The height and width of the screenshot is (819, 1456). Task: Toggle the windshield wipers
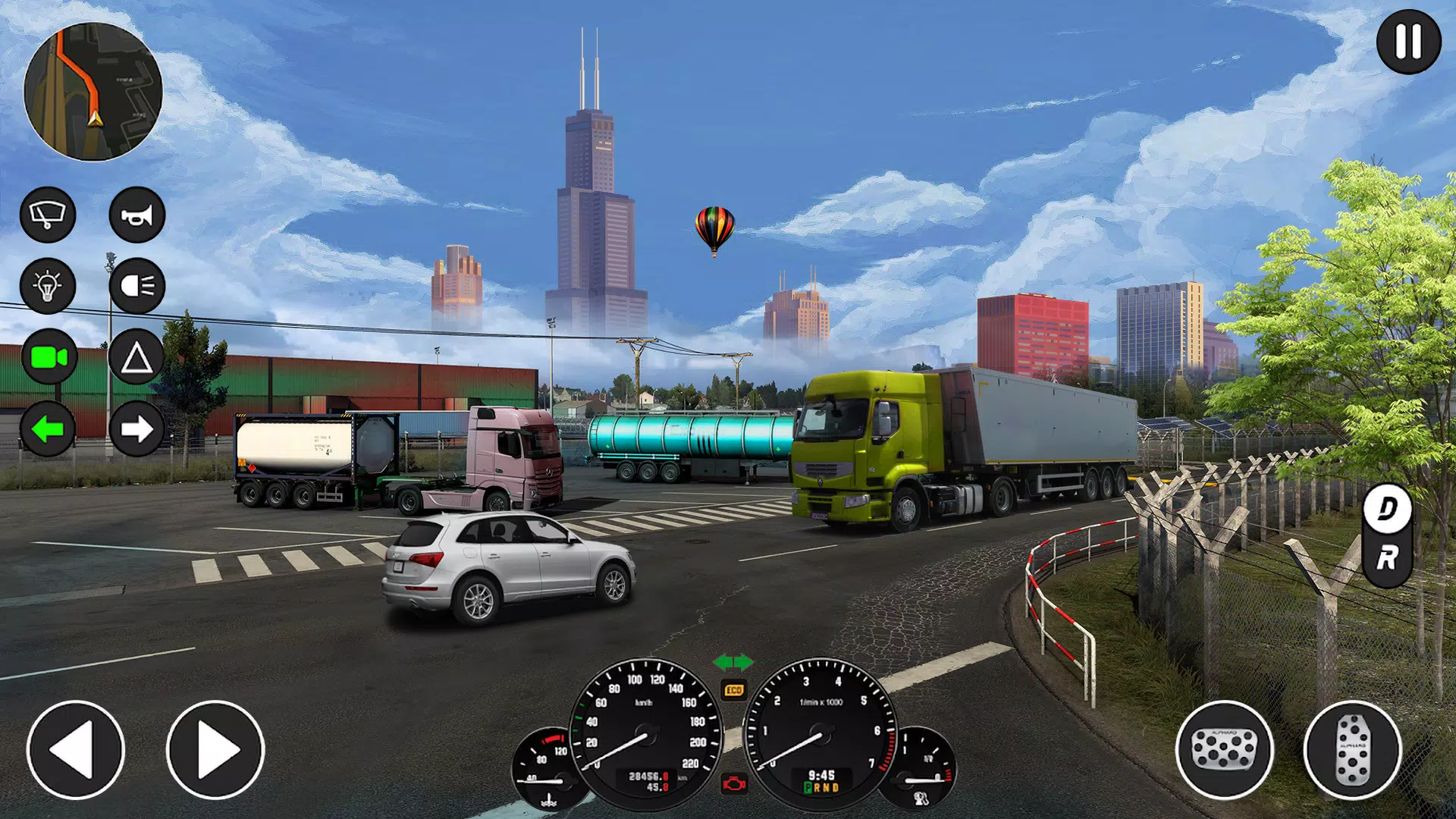[48, 215]
